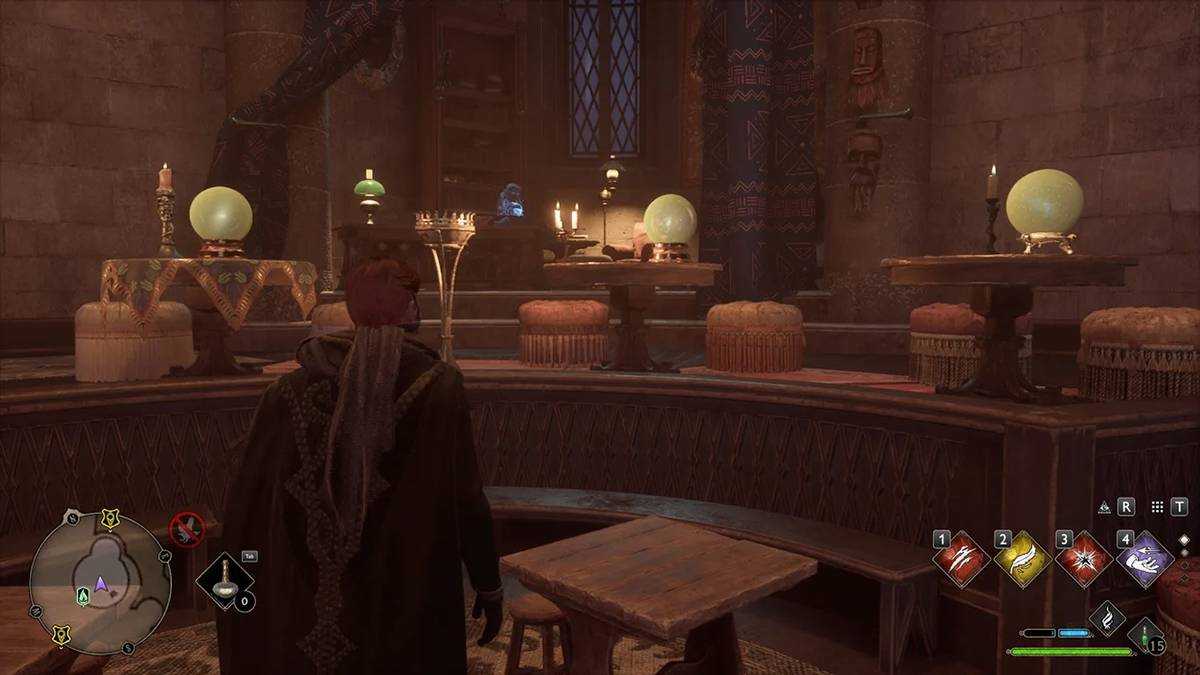The image size is (1200, 675).
Task: Cast the red claw-slash spell in slot 1
Action: 961,559
